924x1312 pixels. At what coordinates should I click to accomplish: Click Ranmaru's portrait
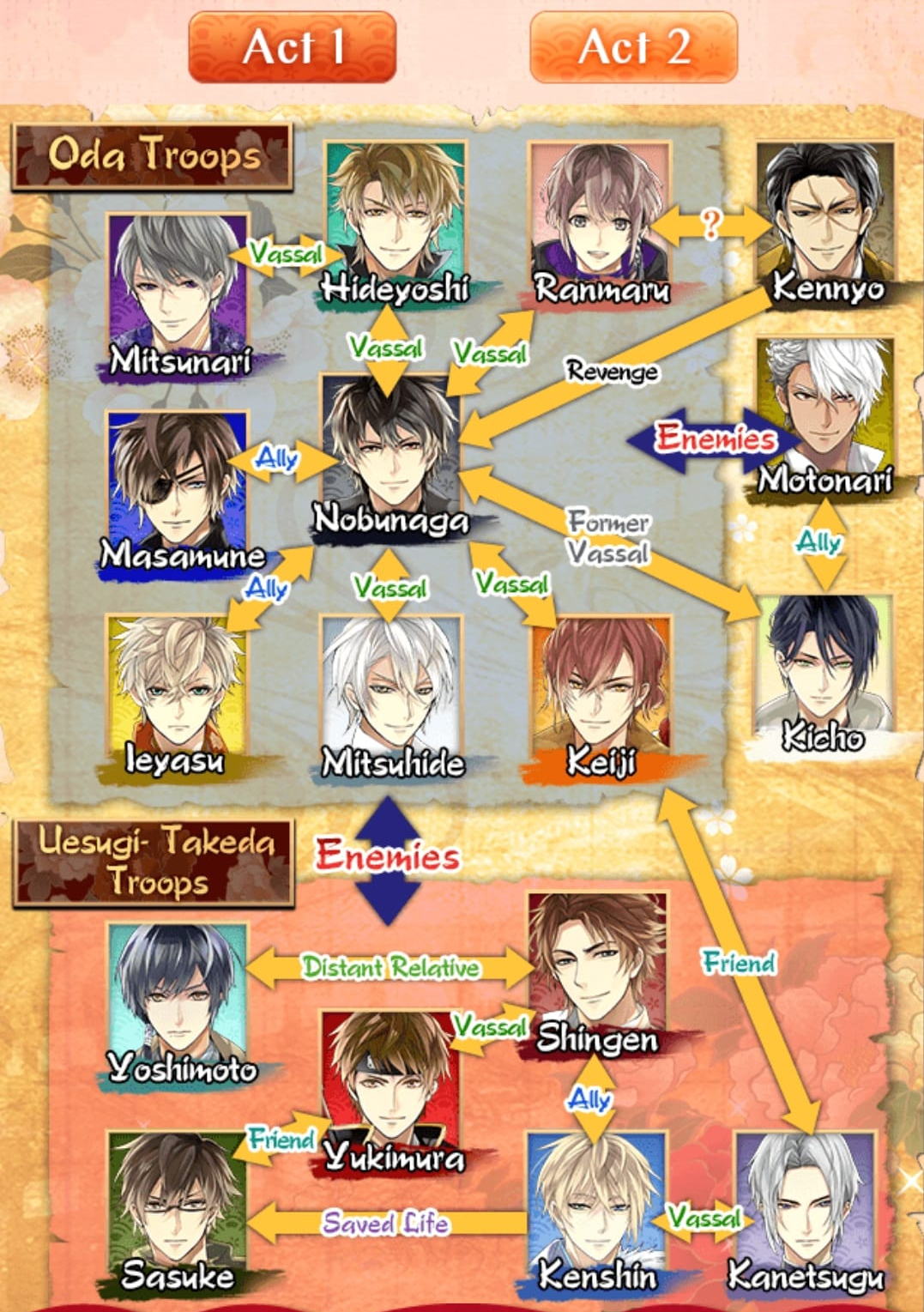click(599, 215)
